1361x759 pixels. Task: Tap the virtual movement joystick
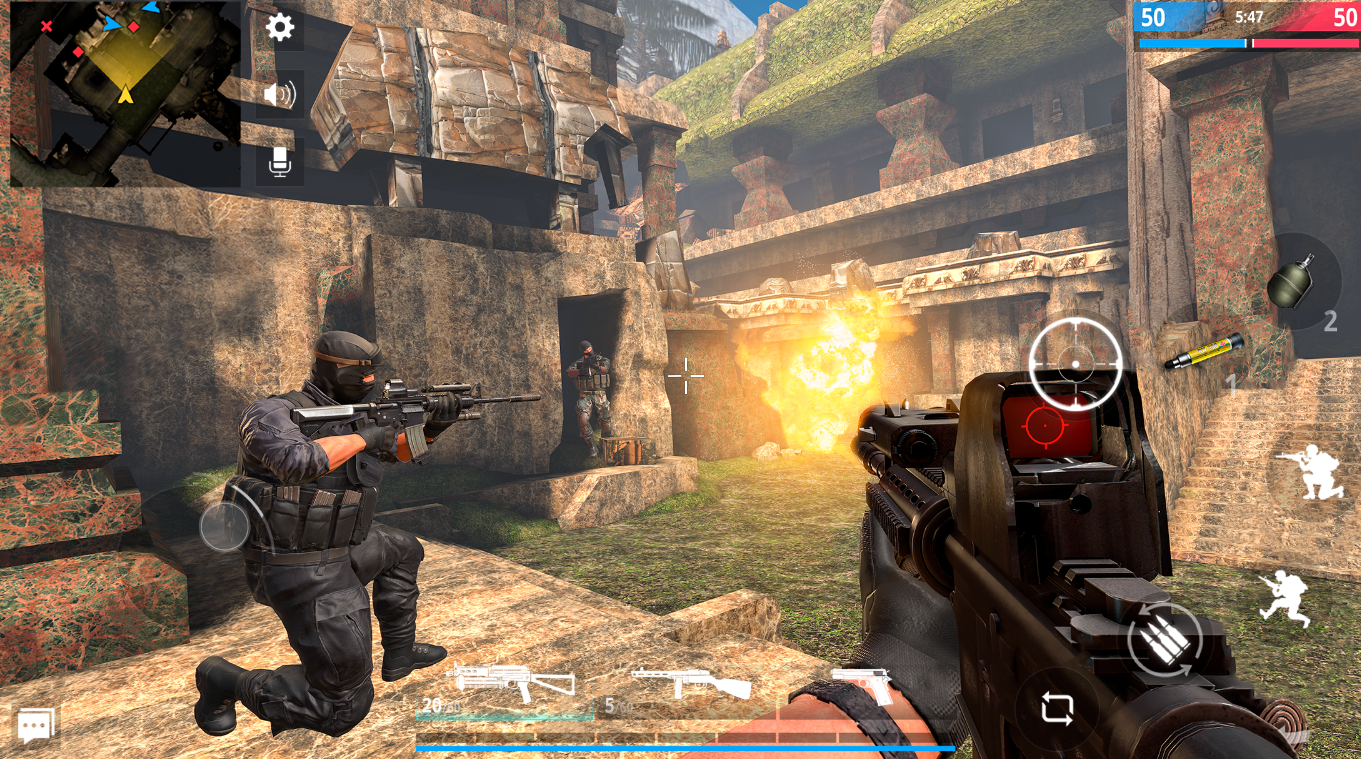pyautogui.click(x=224, y=527)
